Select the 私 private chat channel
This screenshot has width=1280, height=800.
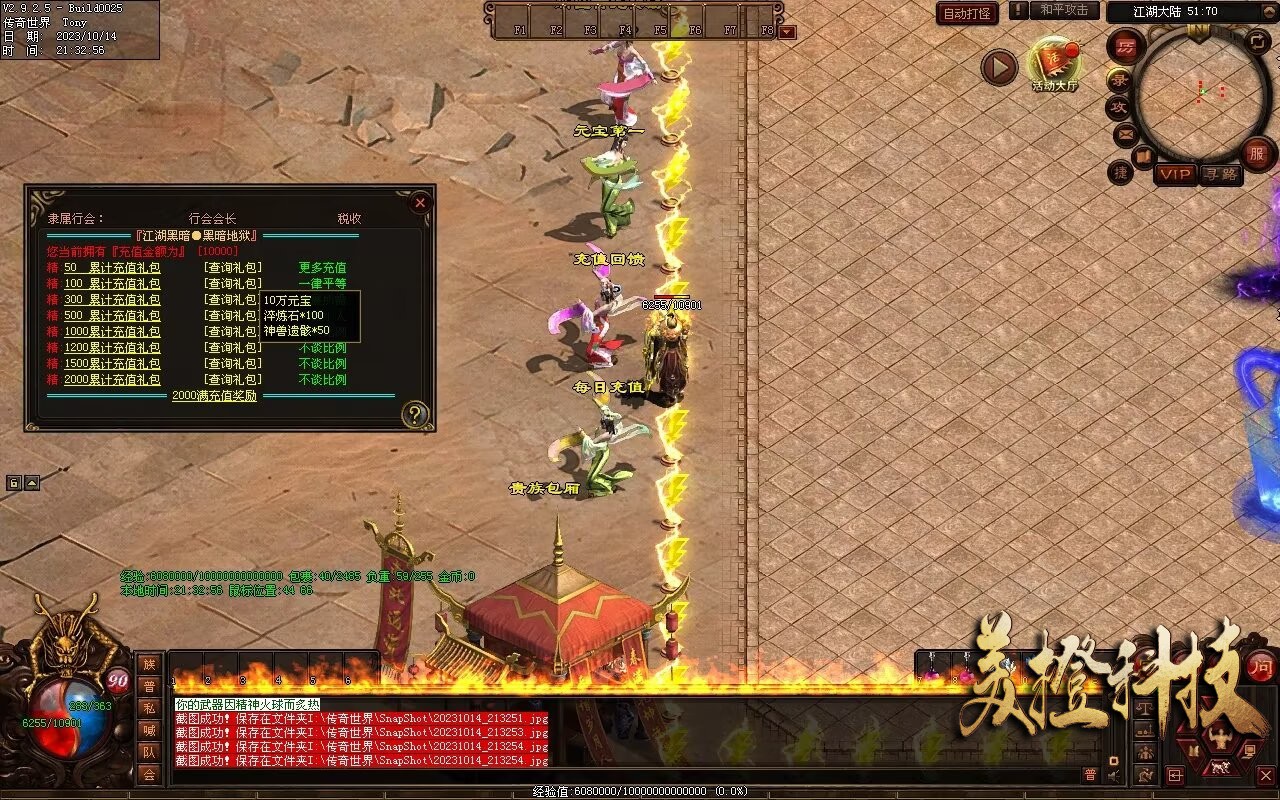tap(149, 708)
